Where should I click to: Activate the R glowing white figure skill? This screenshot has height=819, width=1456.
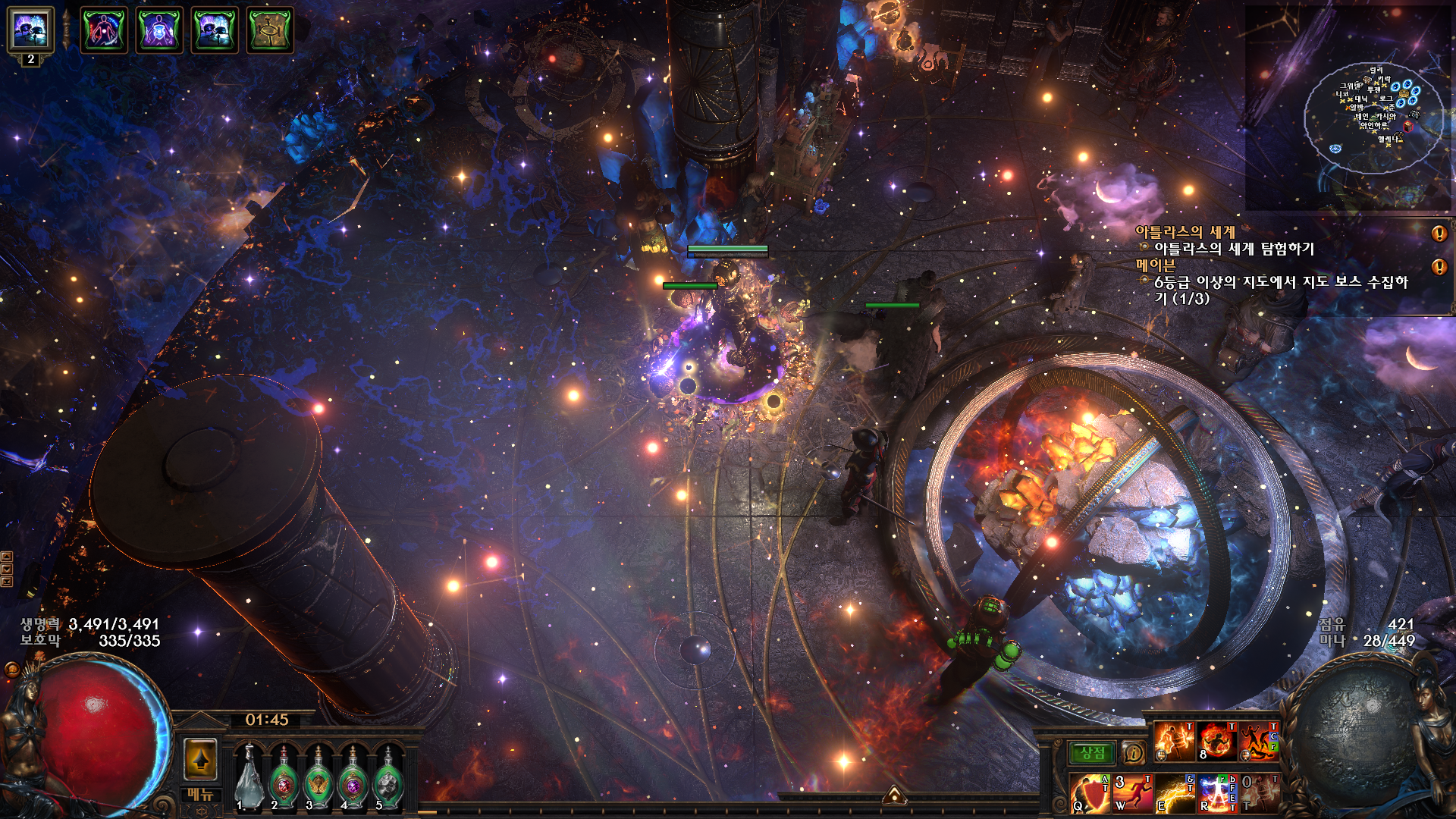coord(1217,793)
